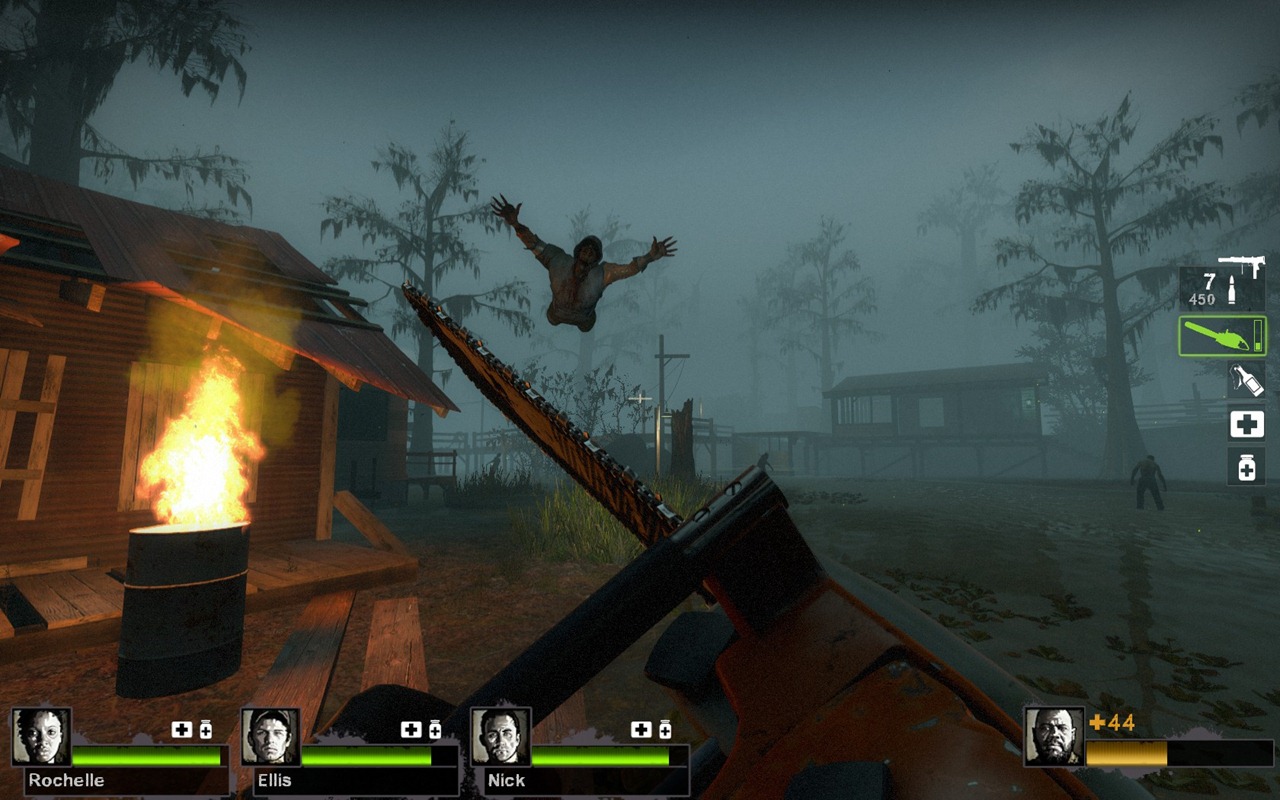Choose the molotov cocktail slot
Image resolution: width=1280 pixels, height=800 pixels.
(x=1246, y=380)
